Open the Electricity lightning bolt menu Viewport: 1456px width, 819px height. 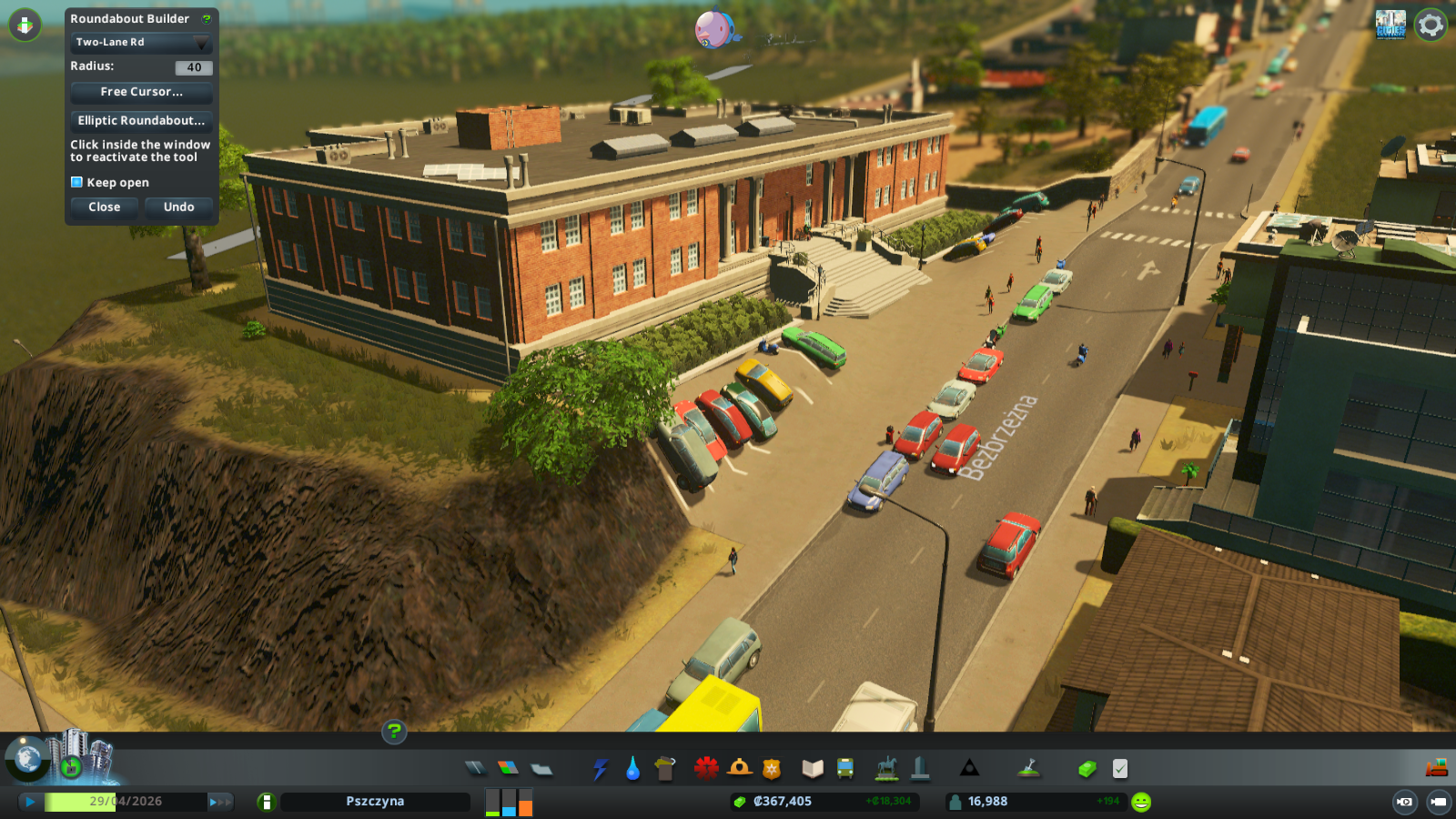click(601, 769)
